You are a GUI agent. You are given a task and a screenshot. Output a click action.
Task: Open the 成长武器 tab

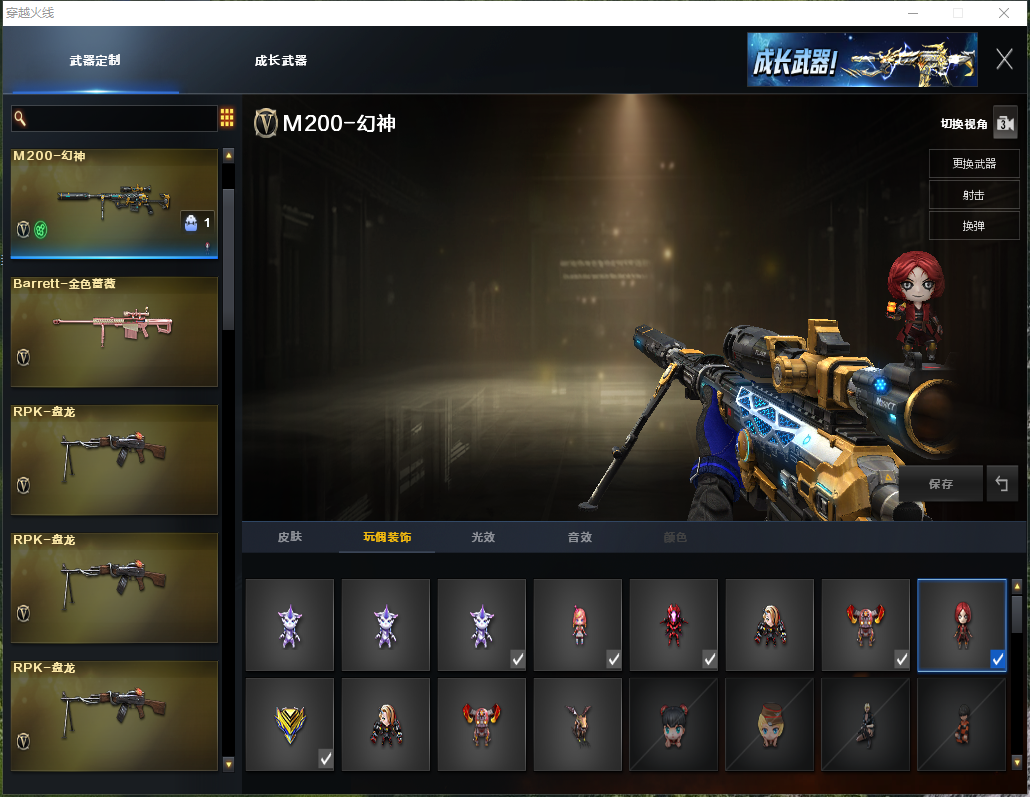[x=280, y=60]
